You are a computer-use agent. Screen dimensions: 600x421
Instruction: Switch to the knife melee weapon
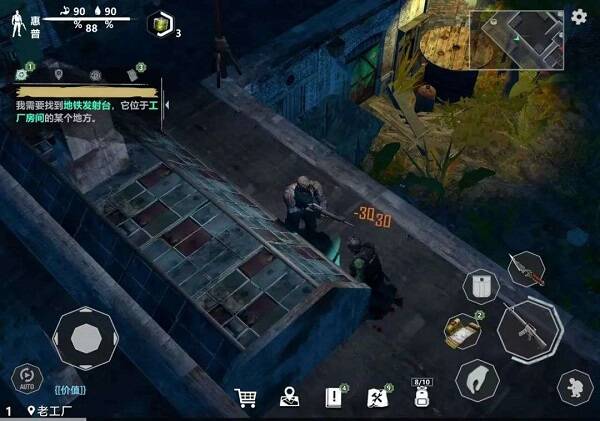[x=526, y=268]
